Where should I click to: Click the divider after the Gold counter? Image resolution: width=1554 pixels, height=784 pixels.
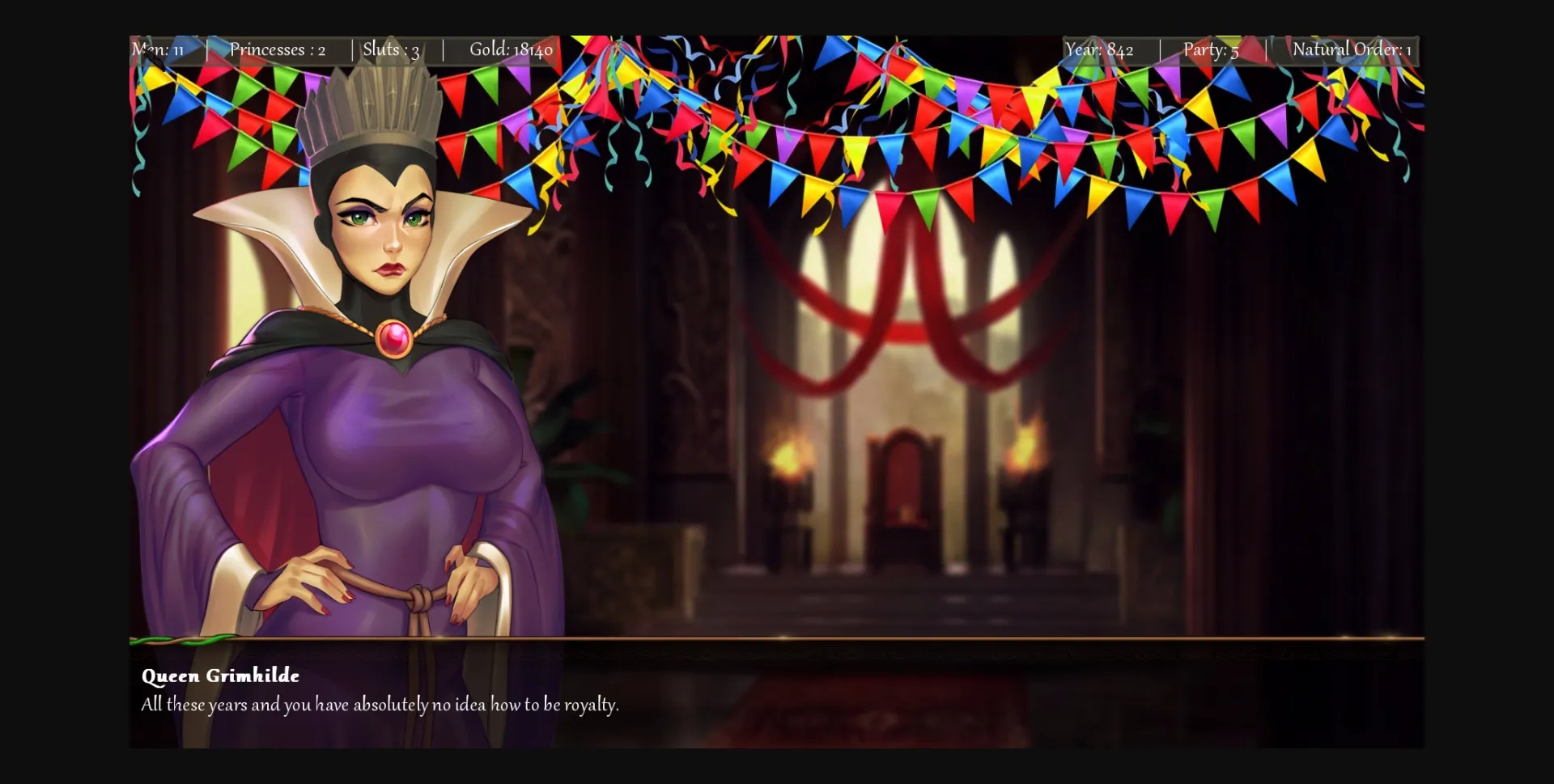[x=444, y=49]
